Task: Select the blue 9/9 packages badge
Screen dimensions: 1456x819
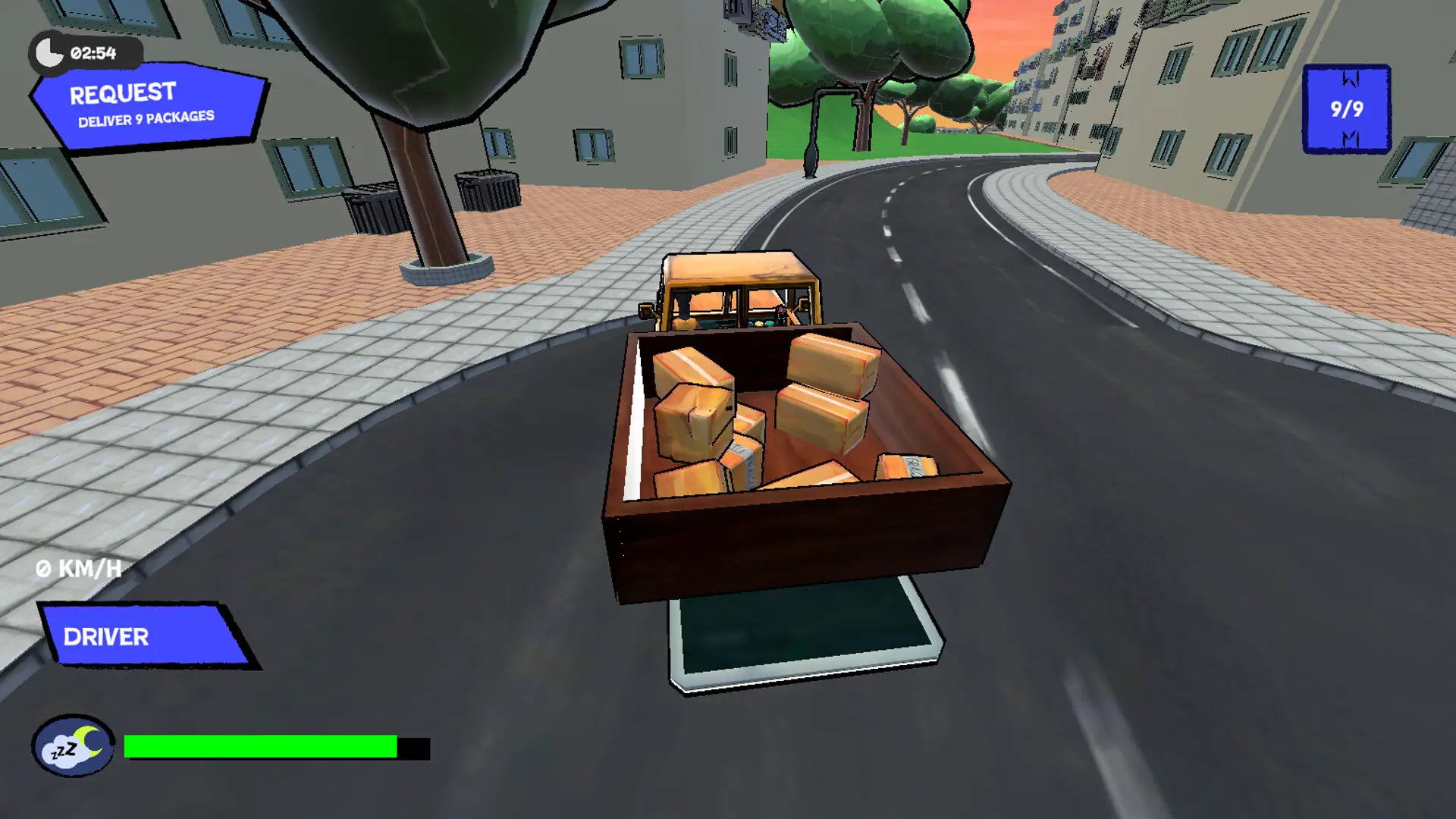Action: tap(1345, 108)
